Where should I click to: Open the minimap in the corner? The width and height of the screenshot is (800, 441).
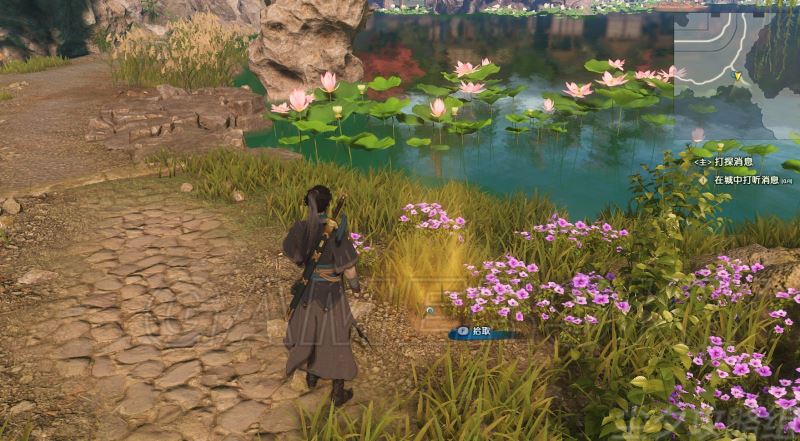(736, 60)
